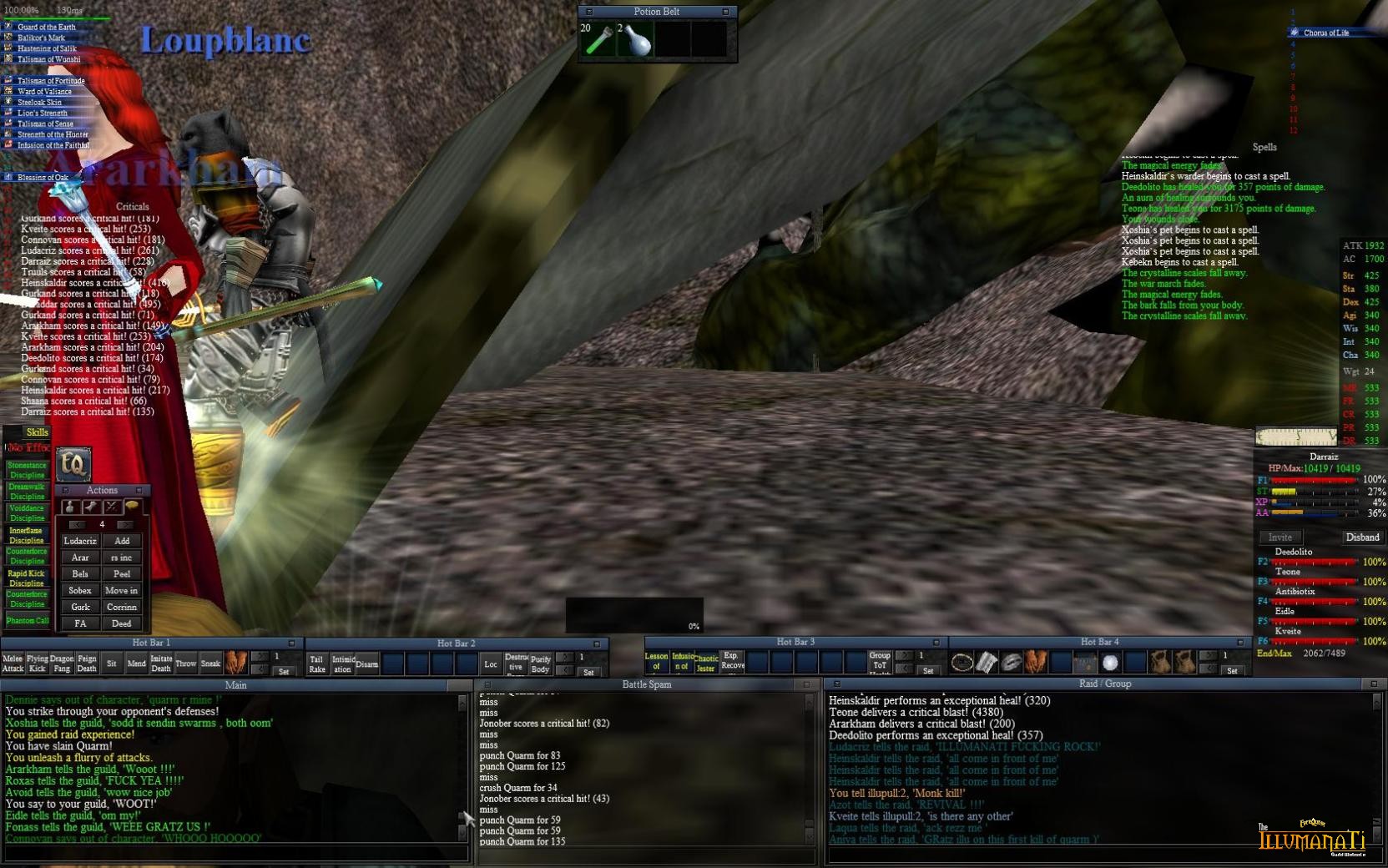Screen dimensions: 1388x868
Task: Go to the next Actions socials page
Action: click(124, 525)
